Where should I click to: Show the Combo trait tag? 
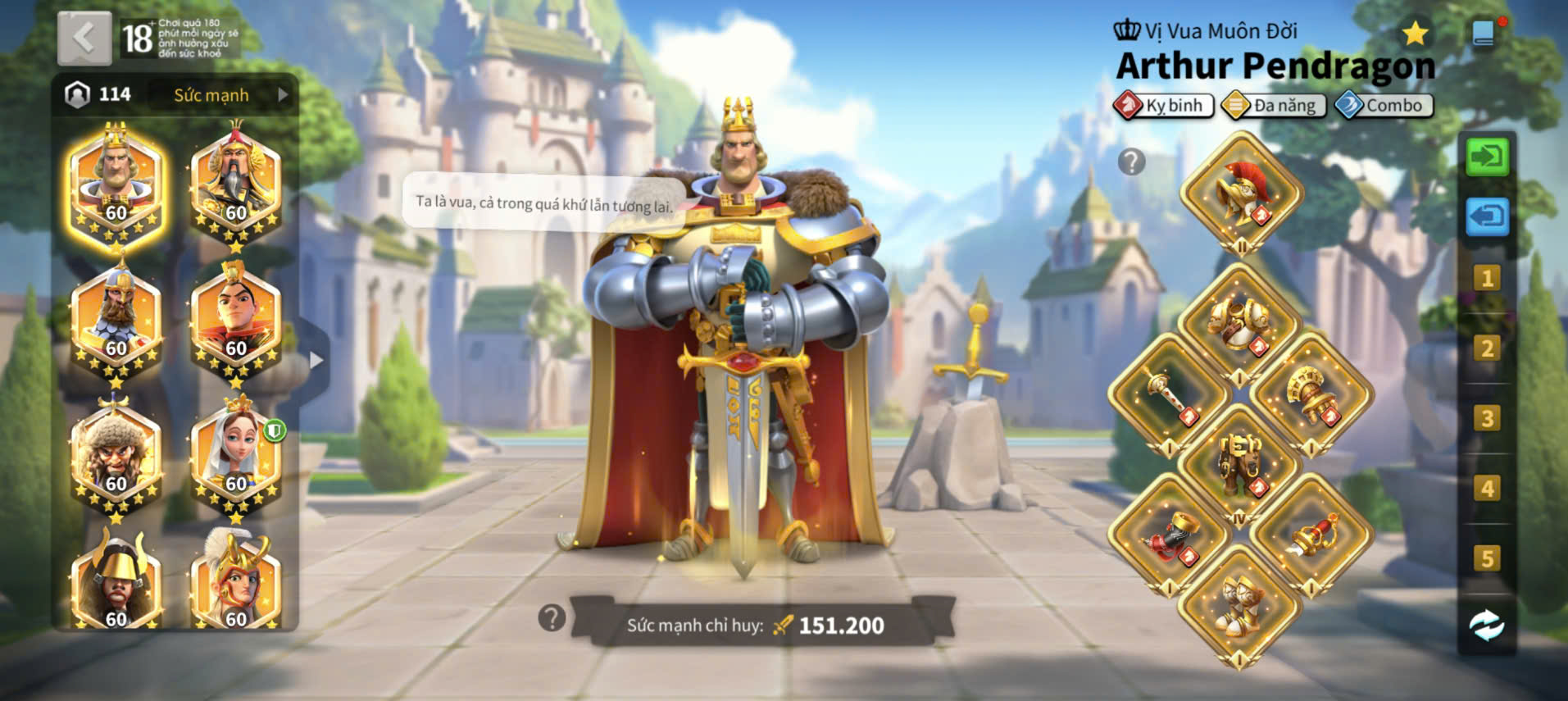(x=1384, y=106)
